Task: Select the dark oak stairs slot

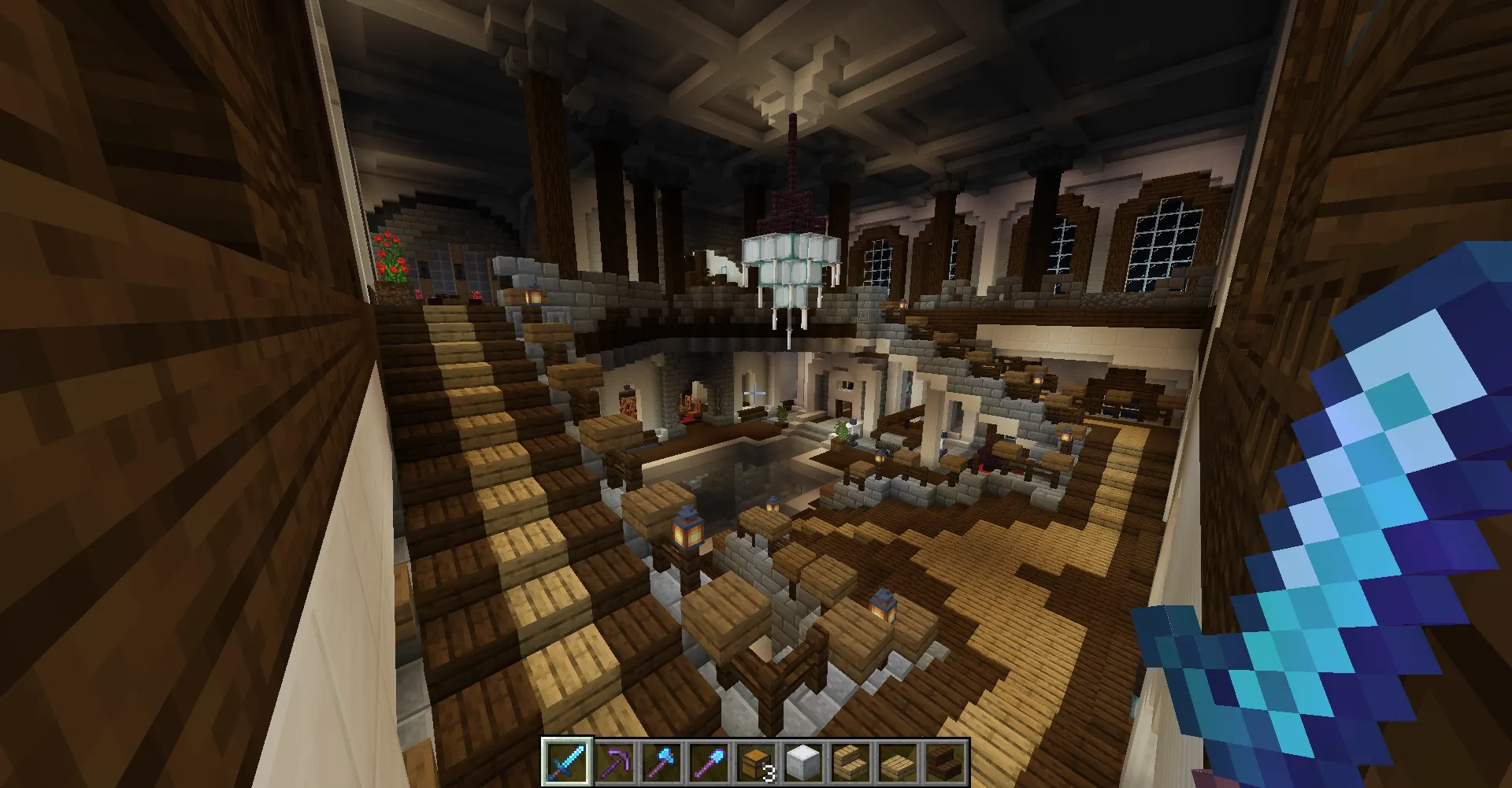Action: [945, 762]
